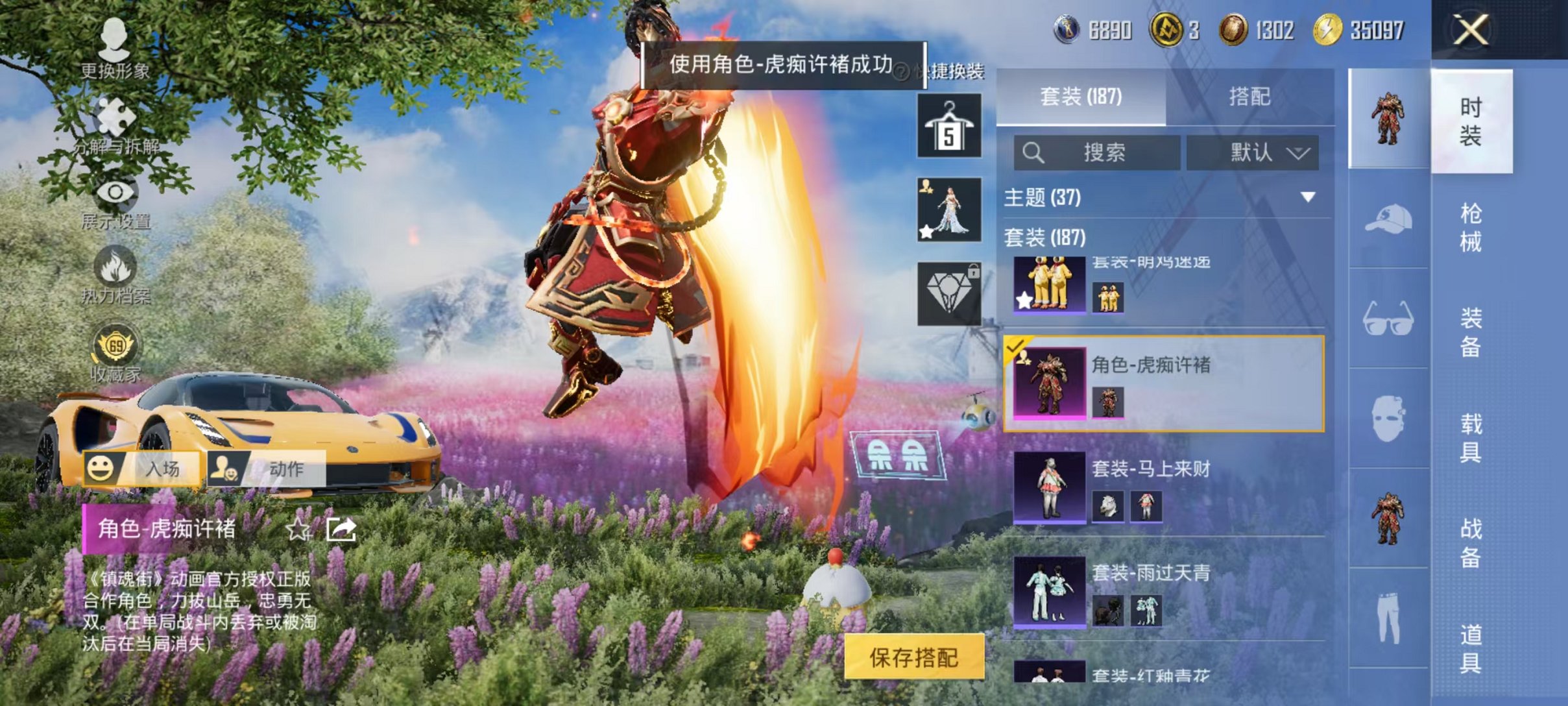Viewport: 1568px width, 706px height.
Task: Open the quick outfit hanger icon showing 5
Action: pos(950,127)
